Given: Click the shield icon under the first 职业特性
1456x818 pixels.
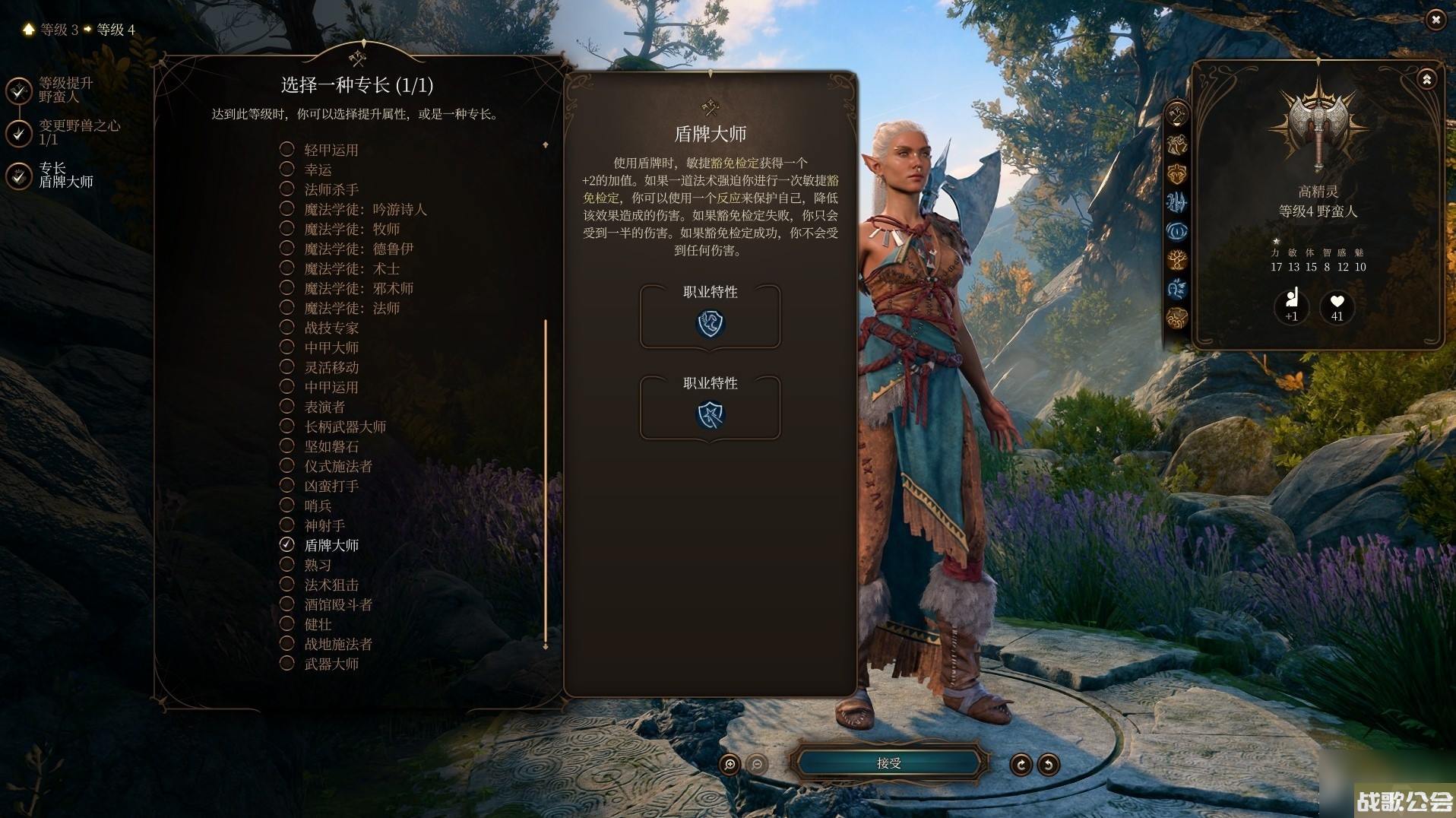Looking at the screenshot, I should [x=710, y=324].
